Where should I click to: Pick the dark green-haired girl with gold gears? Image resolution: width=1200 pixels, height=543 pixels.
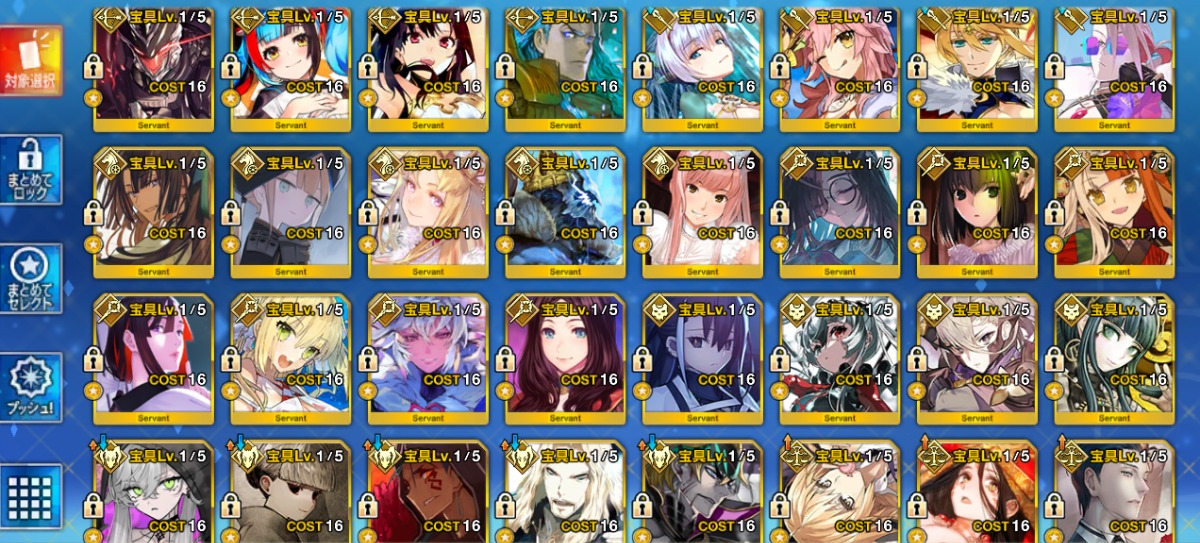click(x=1114, y=358)
